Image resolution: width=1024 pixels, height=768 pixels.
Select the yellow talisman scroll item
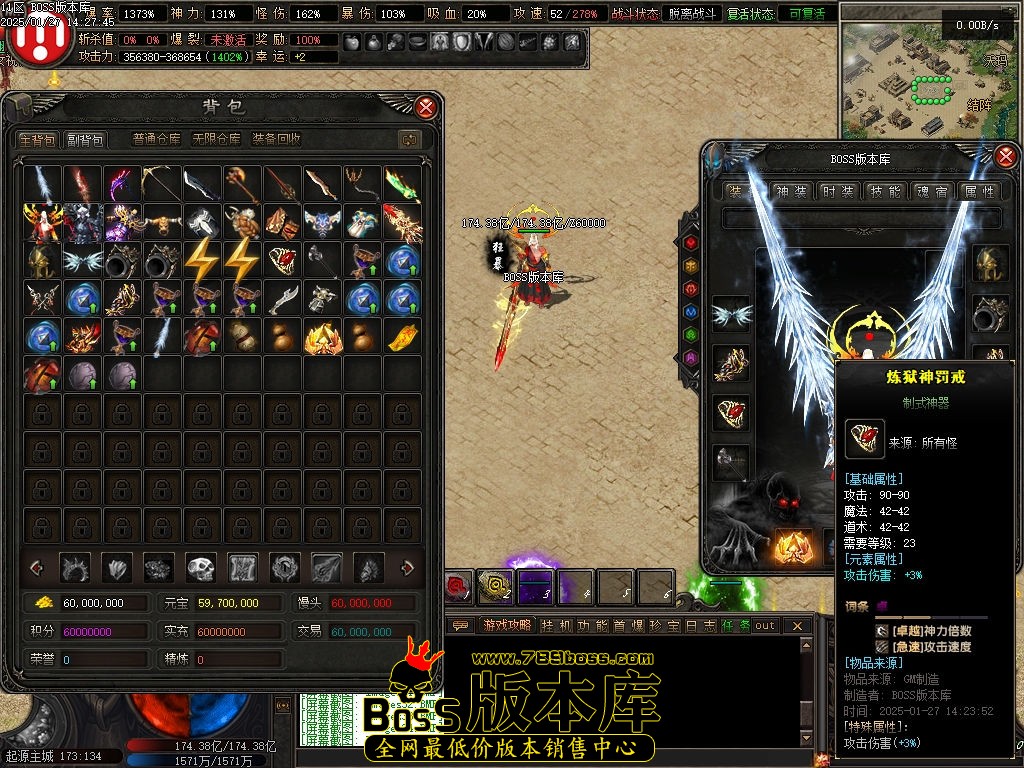[402, 337]
